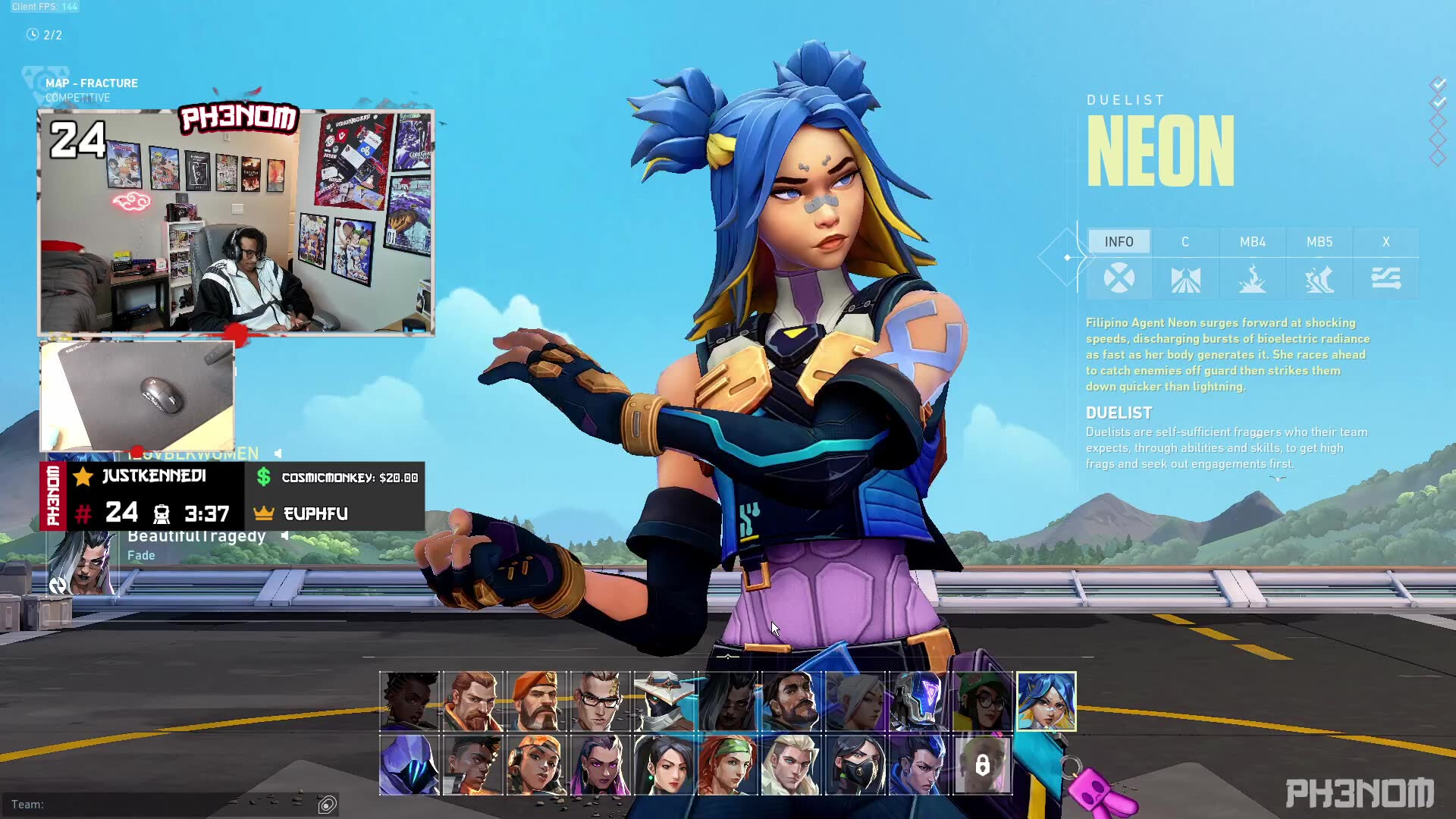Pick the Killjoy agent portrait
Screen dimensions: 1456x819
[983, 701]
